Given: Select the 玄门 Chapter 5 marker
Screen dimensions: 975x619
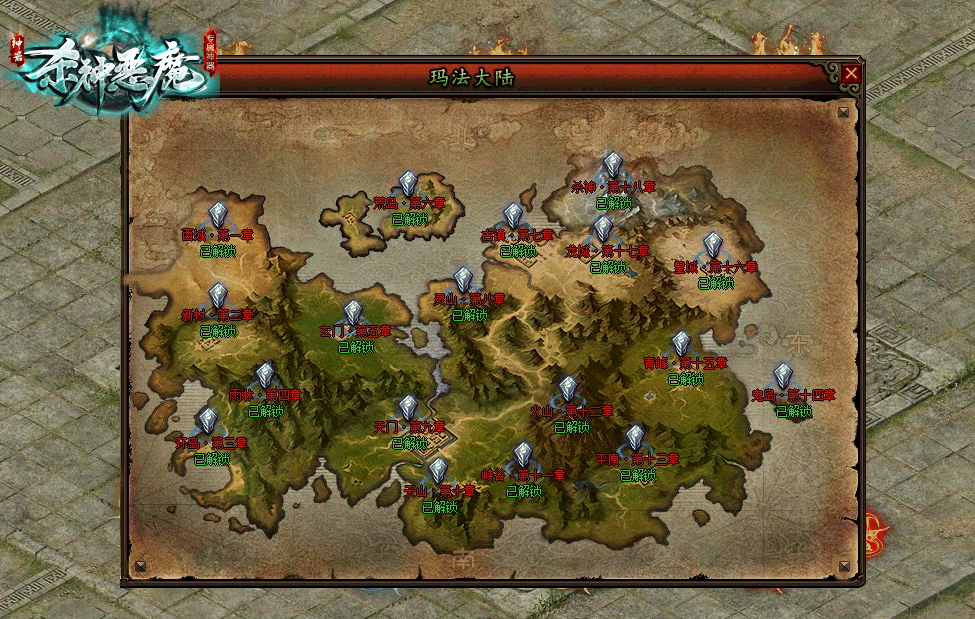Looking at the screenshot, I should [x=353, y=312].
